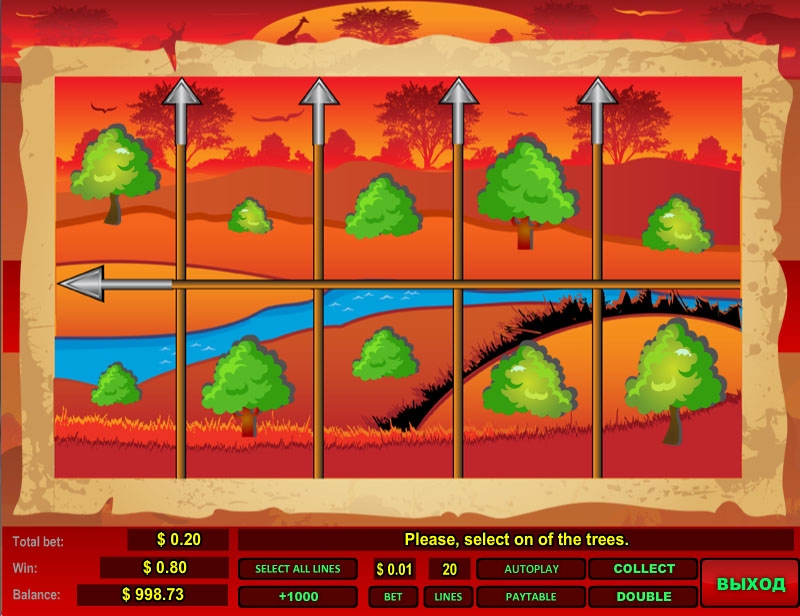
Task: Click the SELECT ALL LINES button
Action: (297, 569)
